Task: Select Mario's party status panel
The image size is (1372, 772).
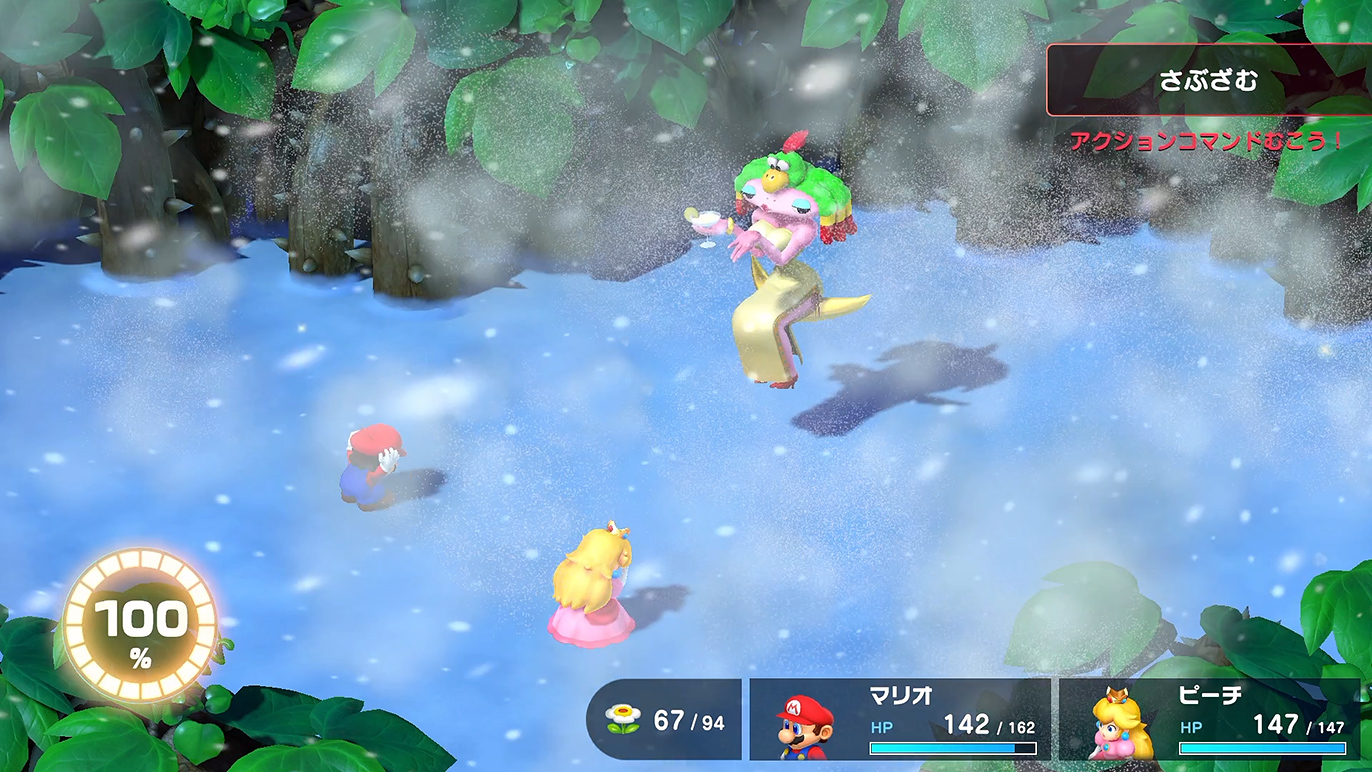Action: coord(900,719)
